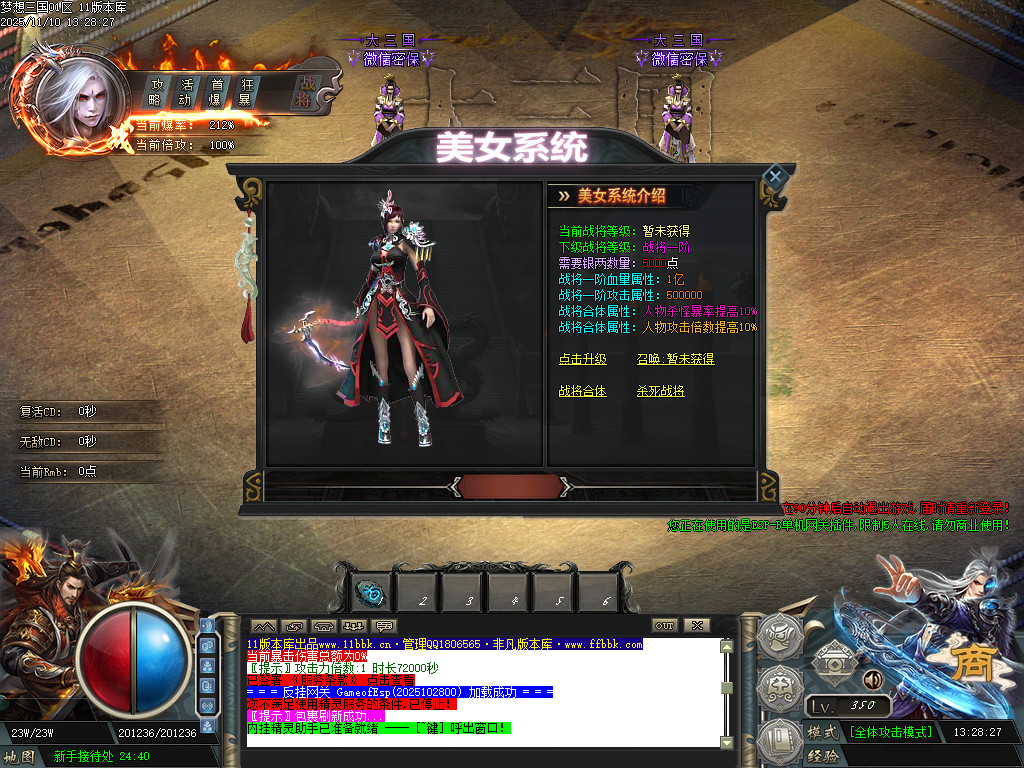Open the 活动 events button
This screenshot has height=768, width=1024.
pos(185,91)
